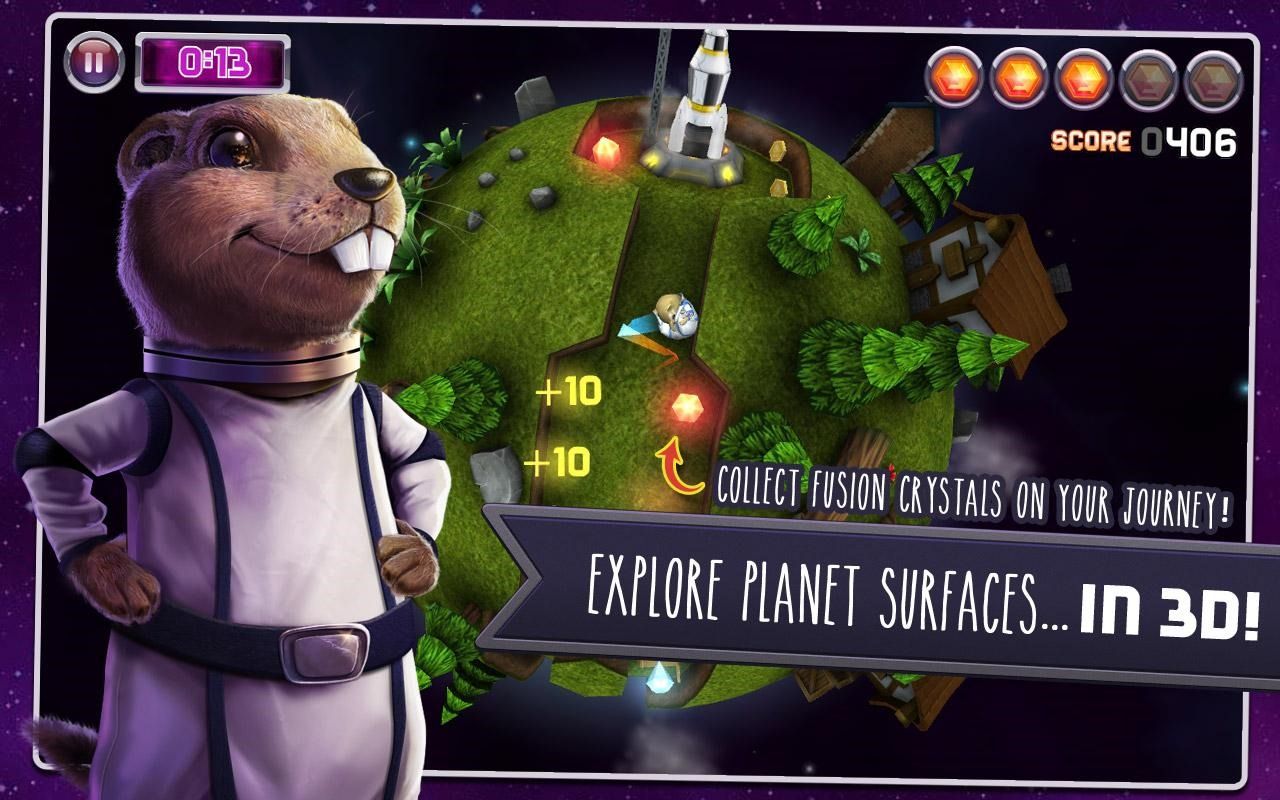Click the second orange crystal indicator
Image resolution: width=1280 pixels, height=800 pixels.
1017,75
